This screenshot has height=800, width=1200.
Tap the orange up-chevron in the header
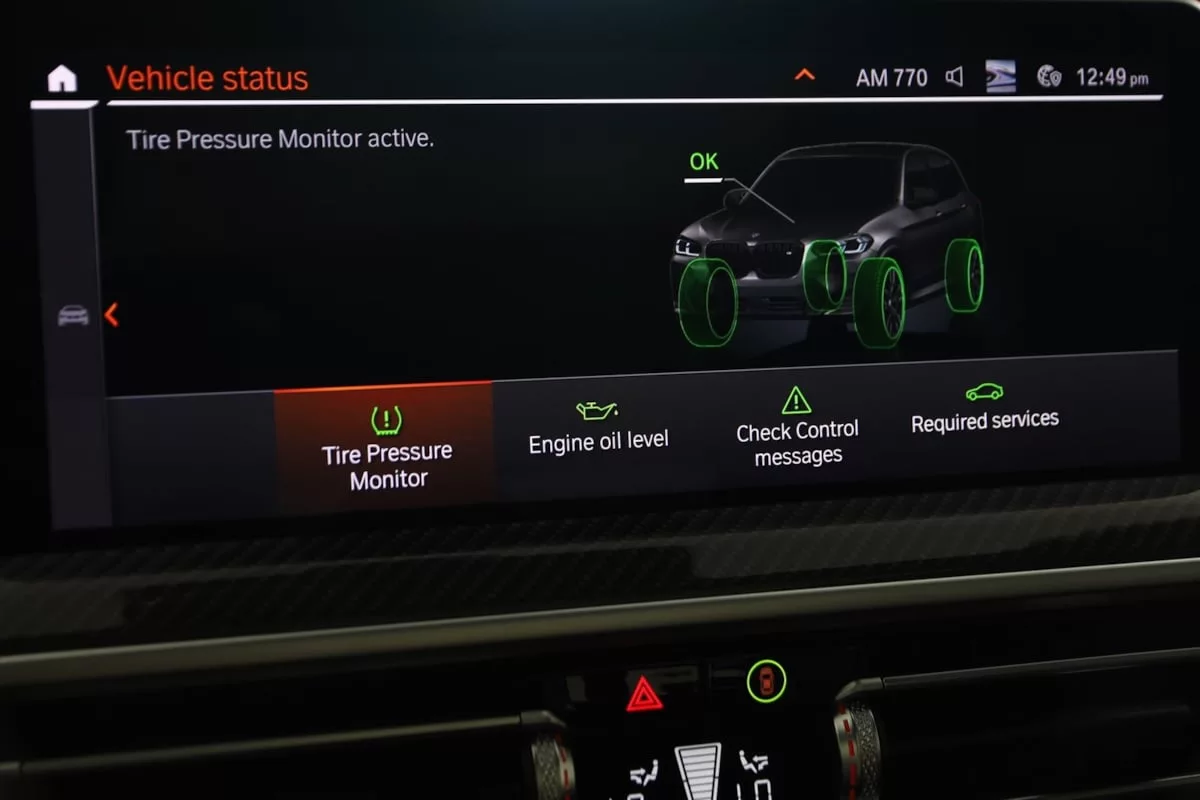[804, 75]
